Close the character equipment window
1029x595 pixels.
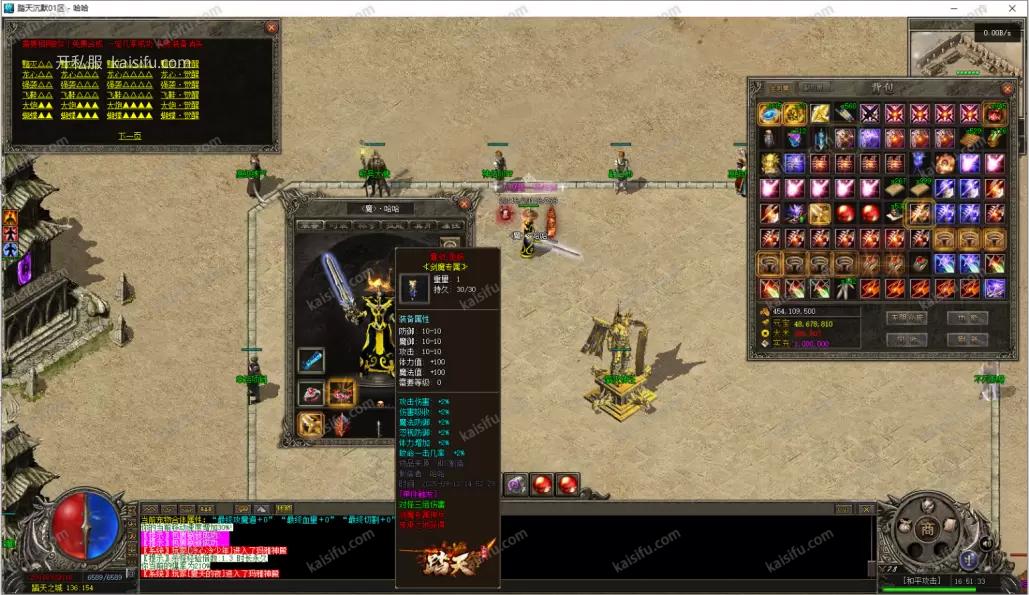point(463,204)
